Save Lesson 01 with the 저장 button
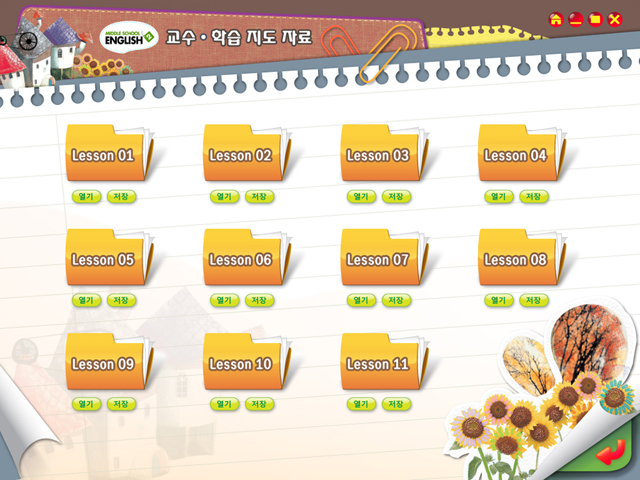The height and width of the screenshot is (480, 640). [x=121, y=196]
